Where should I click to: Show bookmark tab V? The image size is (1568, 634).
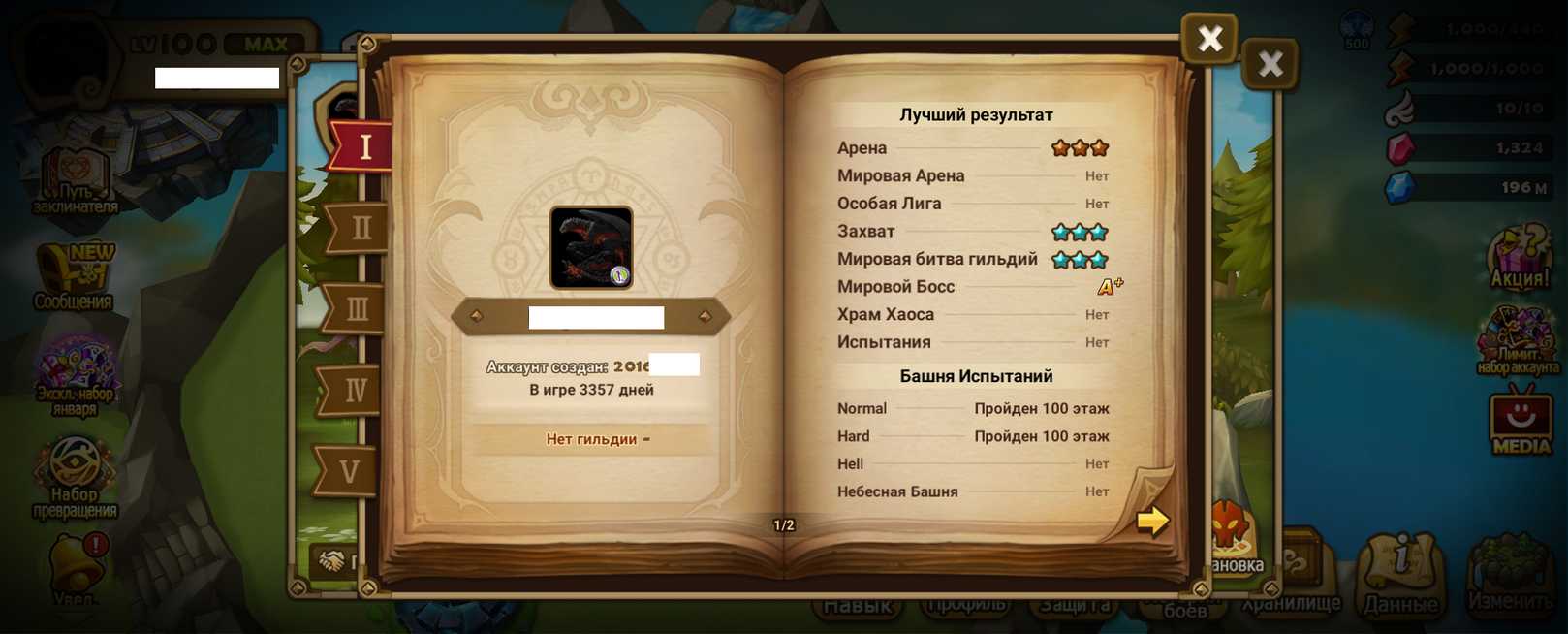coord(349,471)
